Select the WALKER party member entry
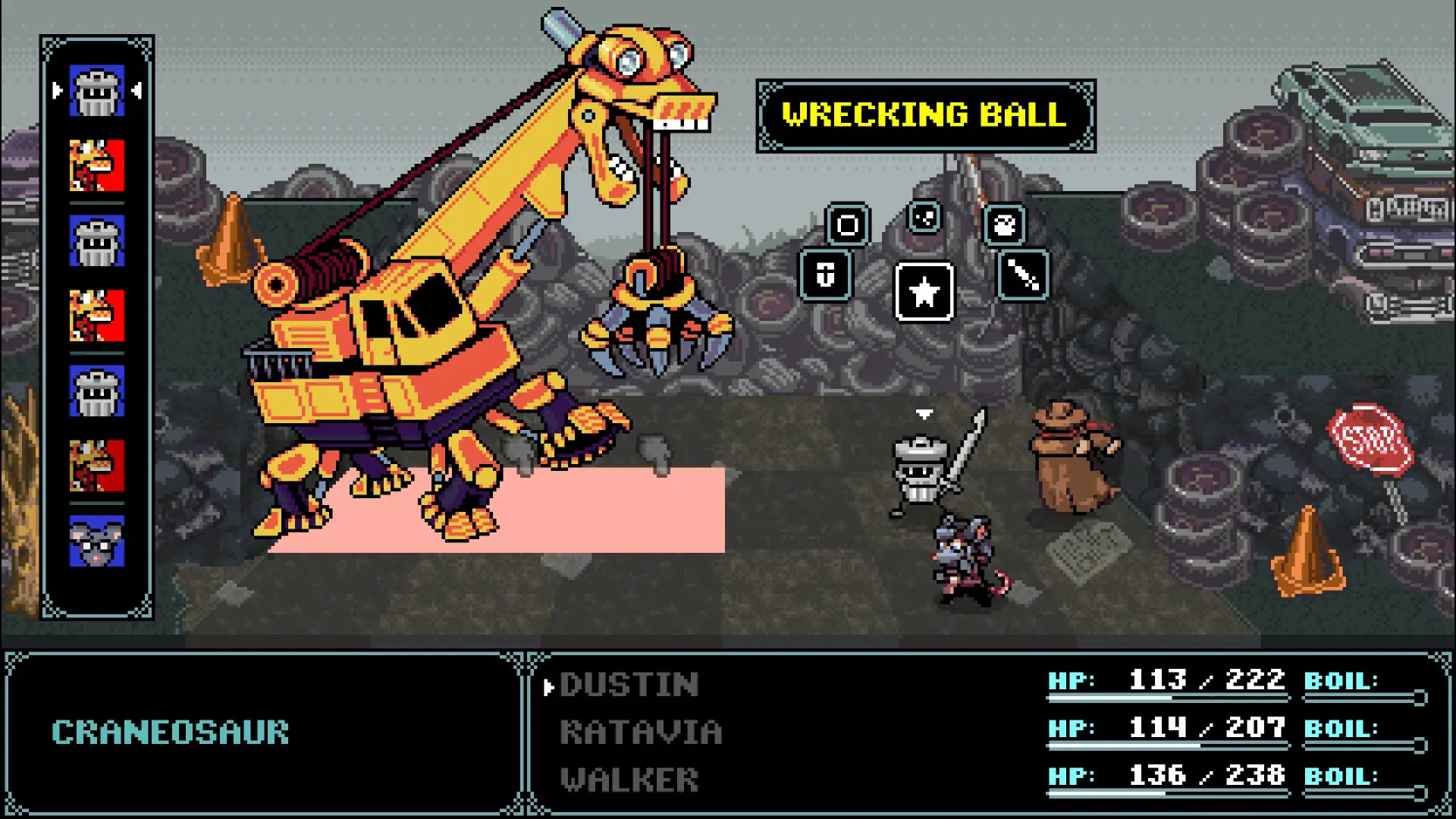Viewport: 1456px width, 819px height. 629,779
